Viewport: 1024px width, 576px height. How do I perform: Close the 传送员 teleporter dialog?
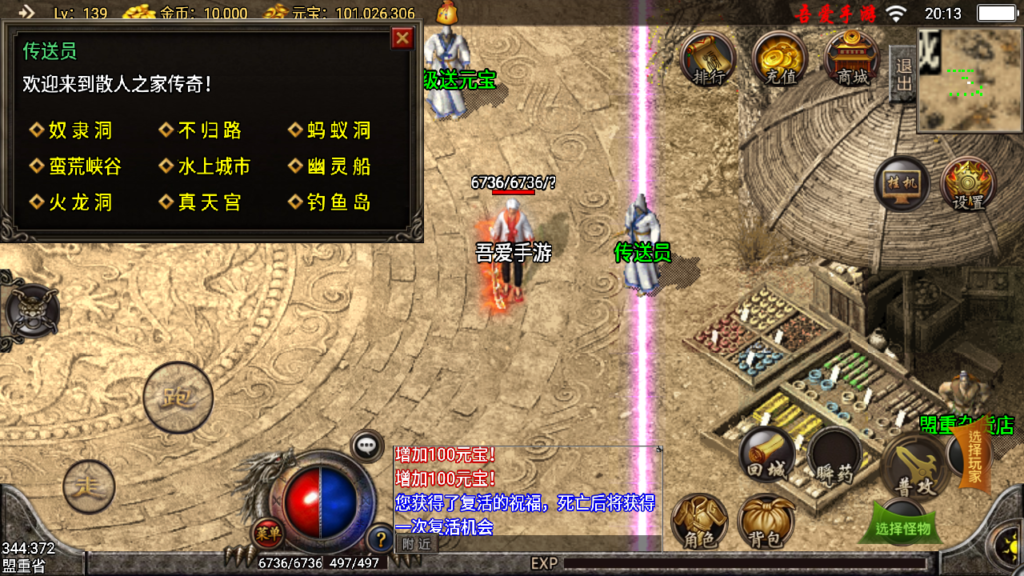402,38
